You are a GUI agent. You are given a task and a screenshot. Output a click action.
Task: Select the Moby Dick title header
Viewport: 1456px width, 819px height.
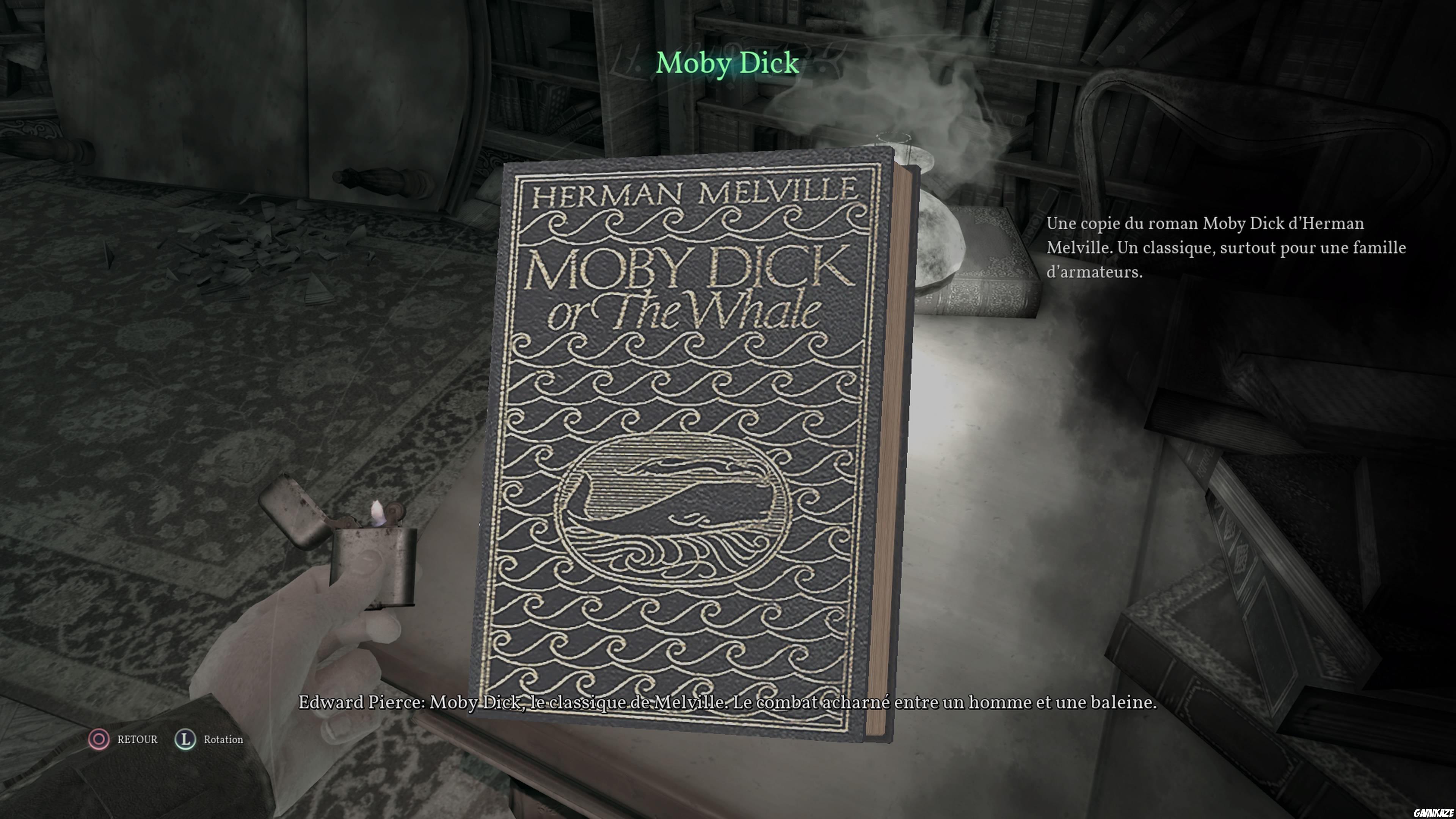point(728,63)
